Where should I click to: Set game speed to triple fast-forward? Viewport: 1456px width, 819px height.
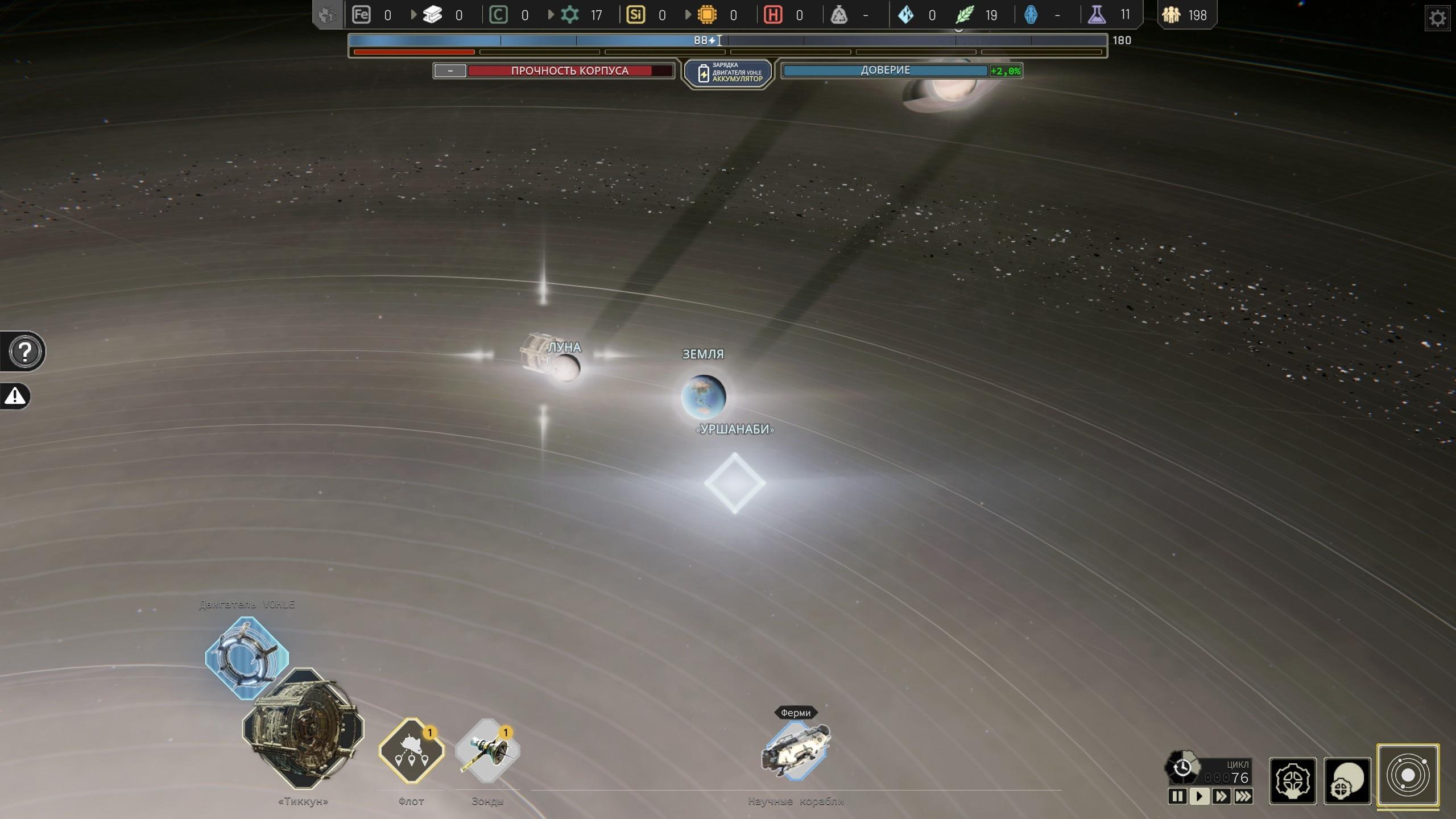coord(1243,796)
